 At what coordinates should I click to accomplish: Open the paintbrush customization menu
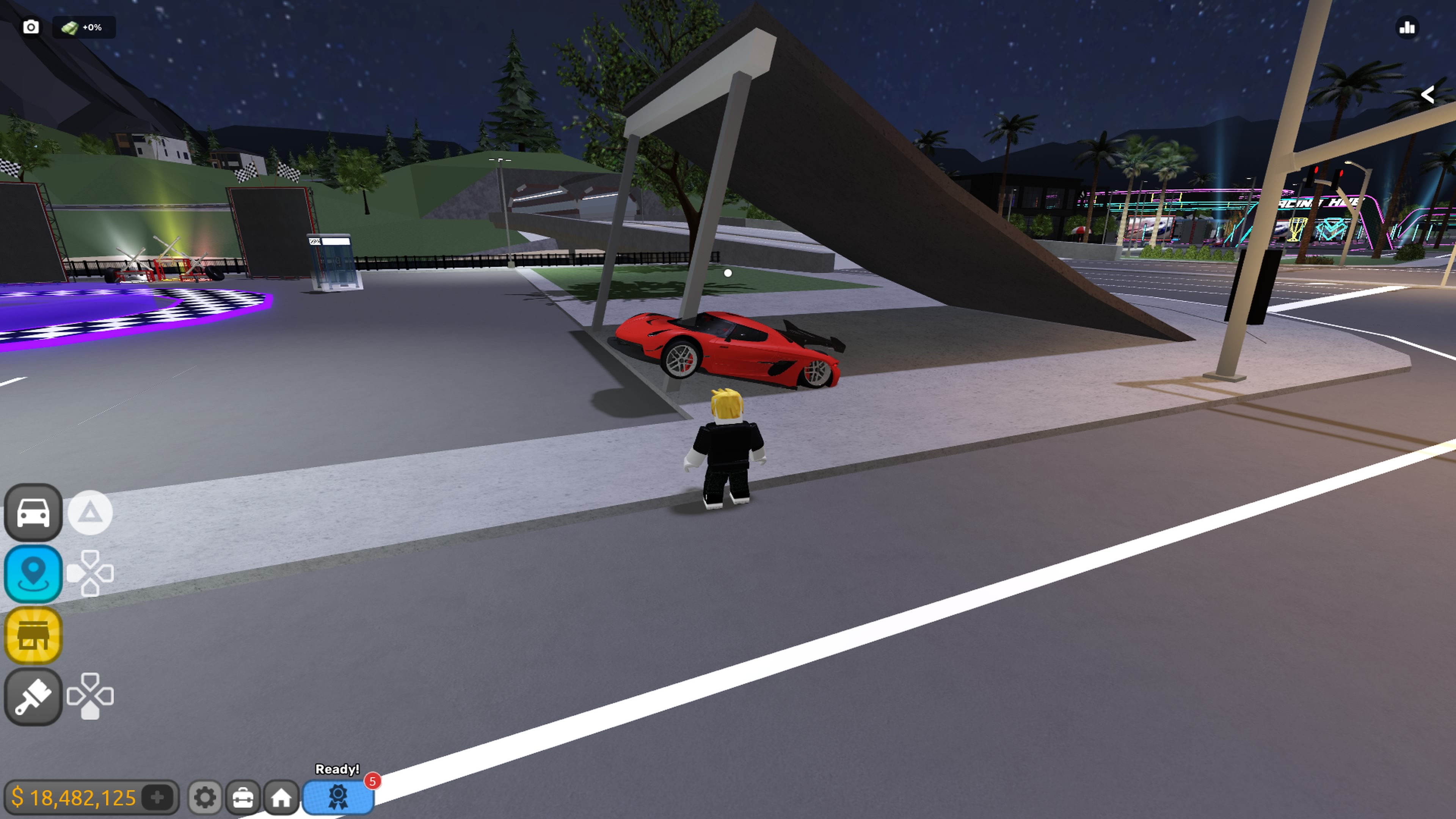(x=33, y=697)
